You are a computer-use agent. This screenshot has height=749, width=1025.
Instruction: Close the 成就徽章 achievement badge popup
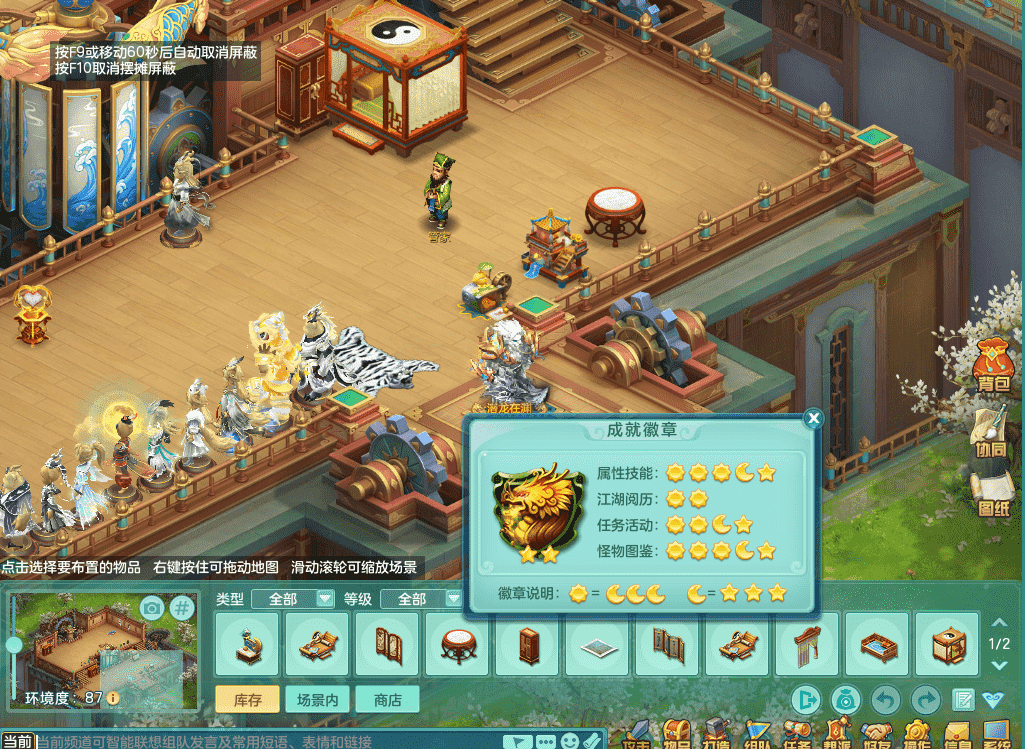(x=813, y=418)
